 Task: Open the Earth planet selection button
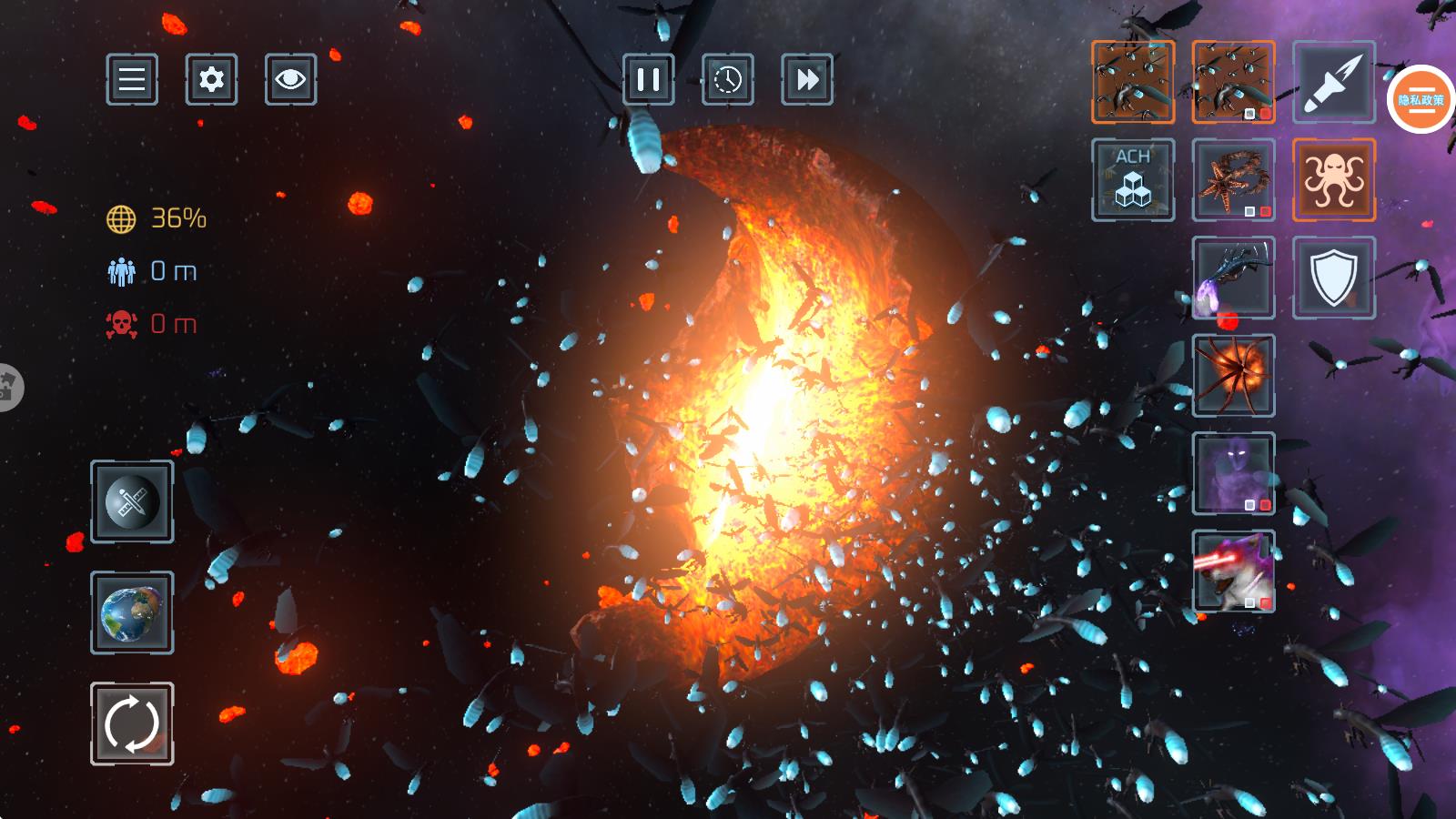point(132,612)
